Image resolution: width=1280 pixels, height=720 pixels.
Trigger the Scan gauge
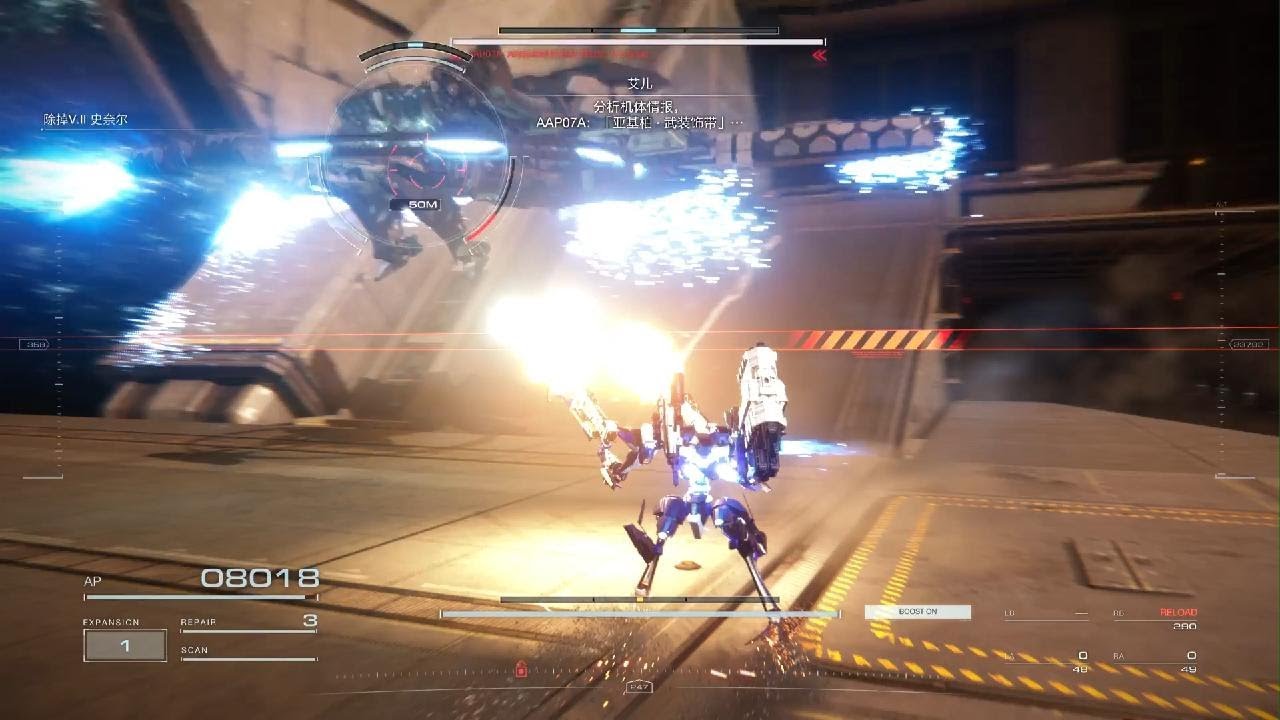[248, 652]
